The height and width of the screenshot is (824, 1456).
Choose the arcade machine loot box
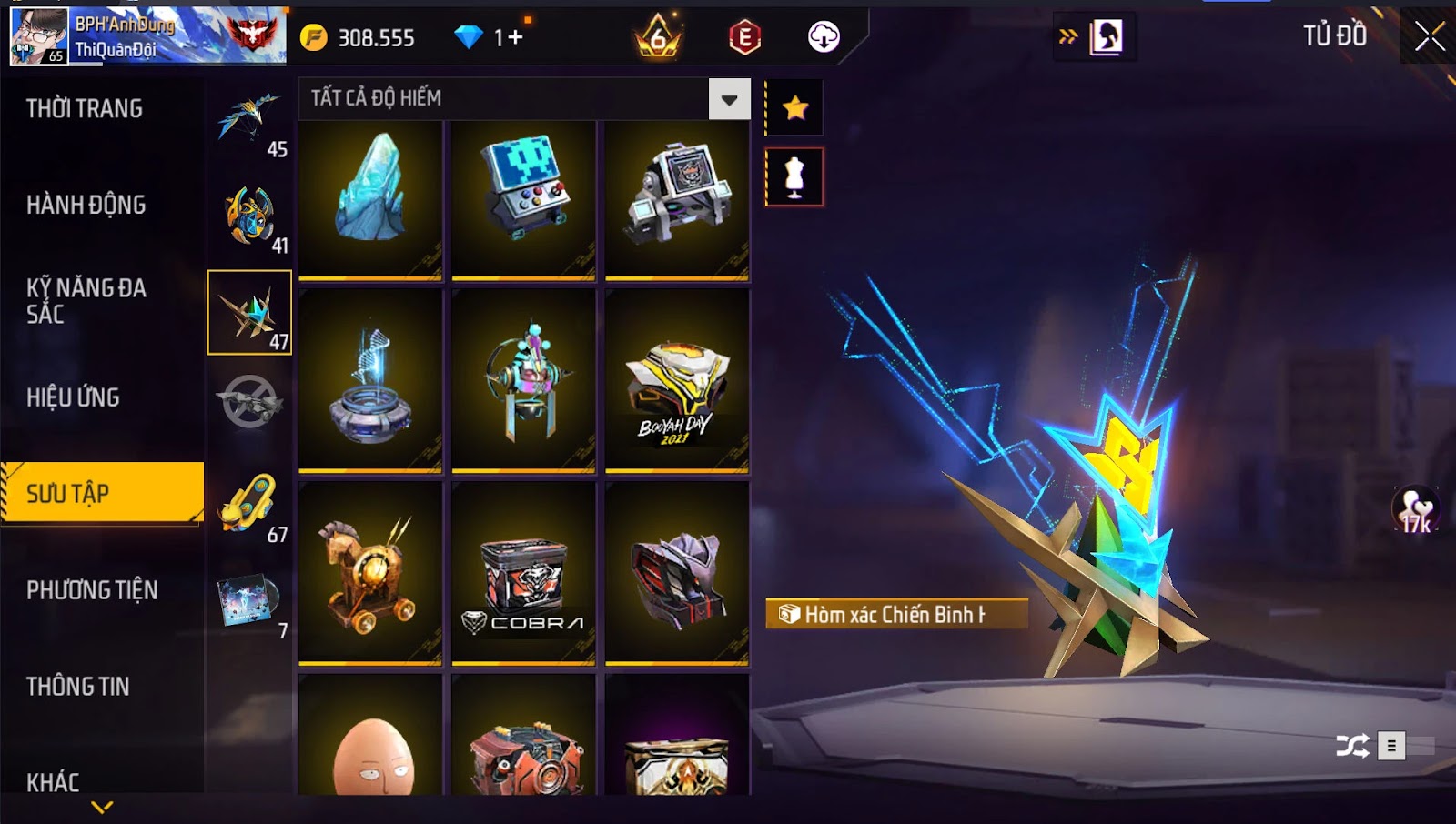(523, 198)
